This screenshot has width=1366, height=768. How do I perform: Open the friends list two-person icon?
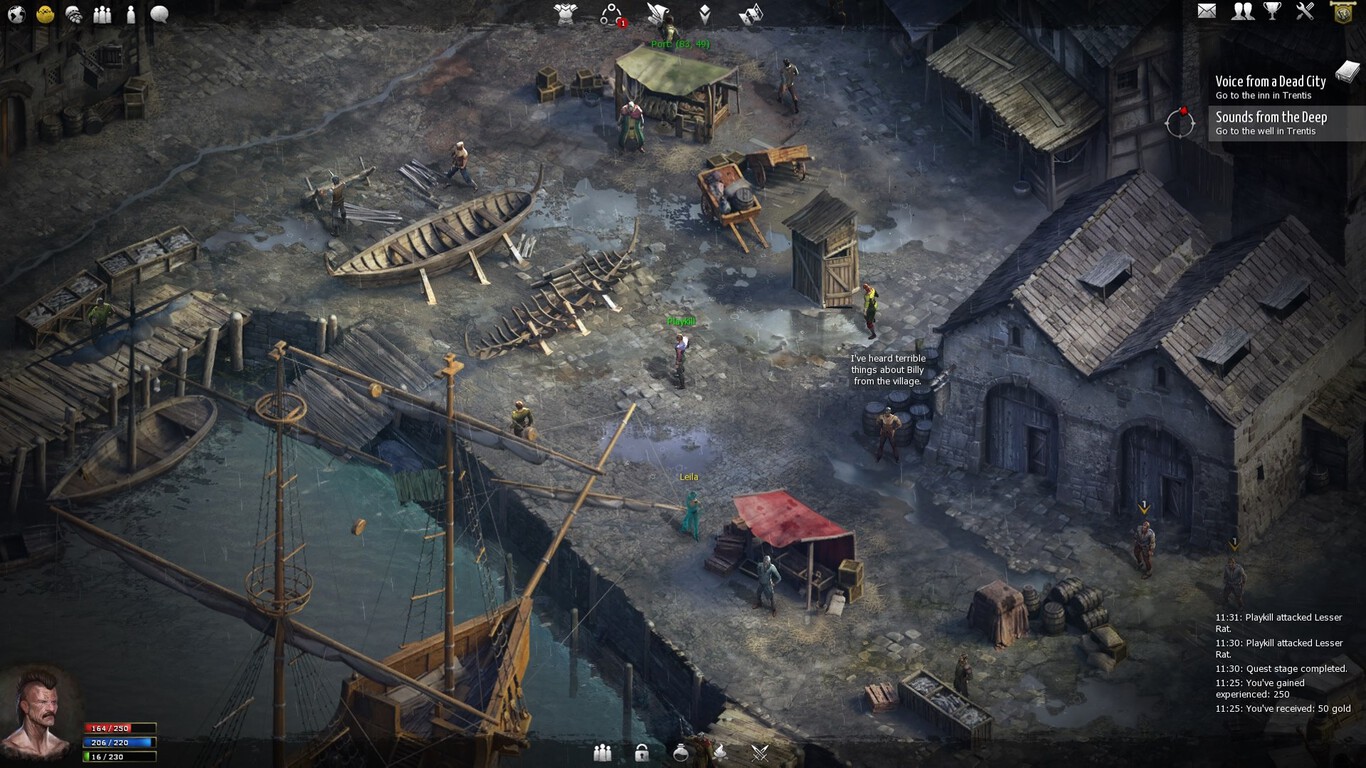point(1243,12)
